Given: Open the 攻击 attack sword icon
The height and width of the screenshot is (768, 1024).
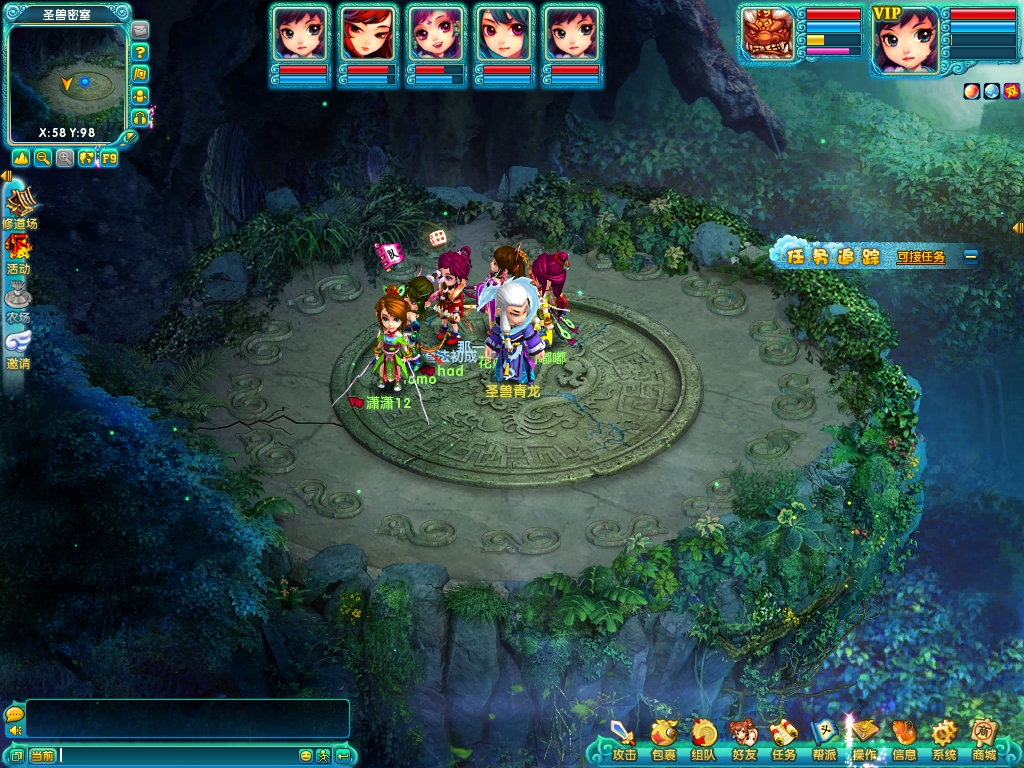Looking at the screenshot, I should 624,738.
